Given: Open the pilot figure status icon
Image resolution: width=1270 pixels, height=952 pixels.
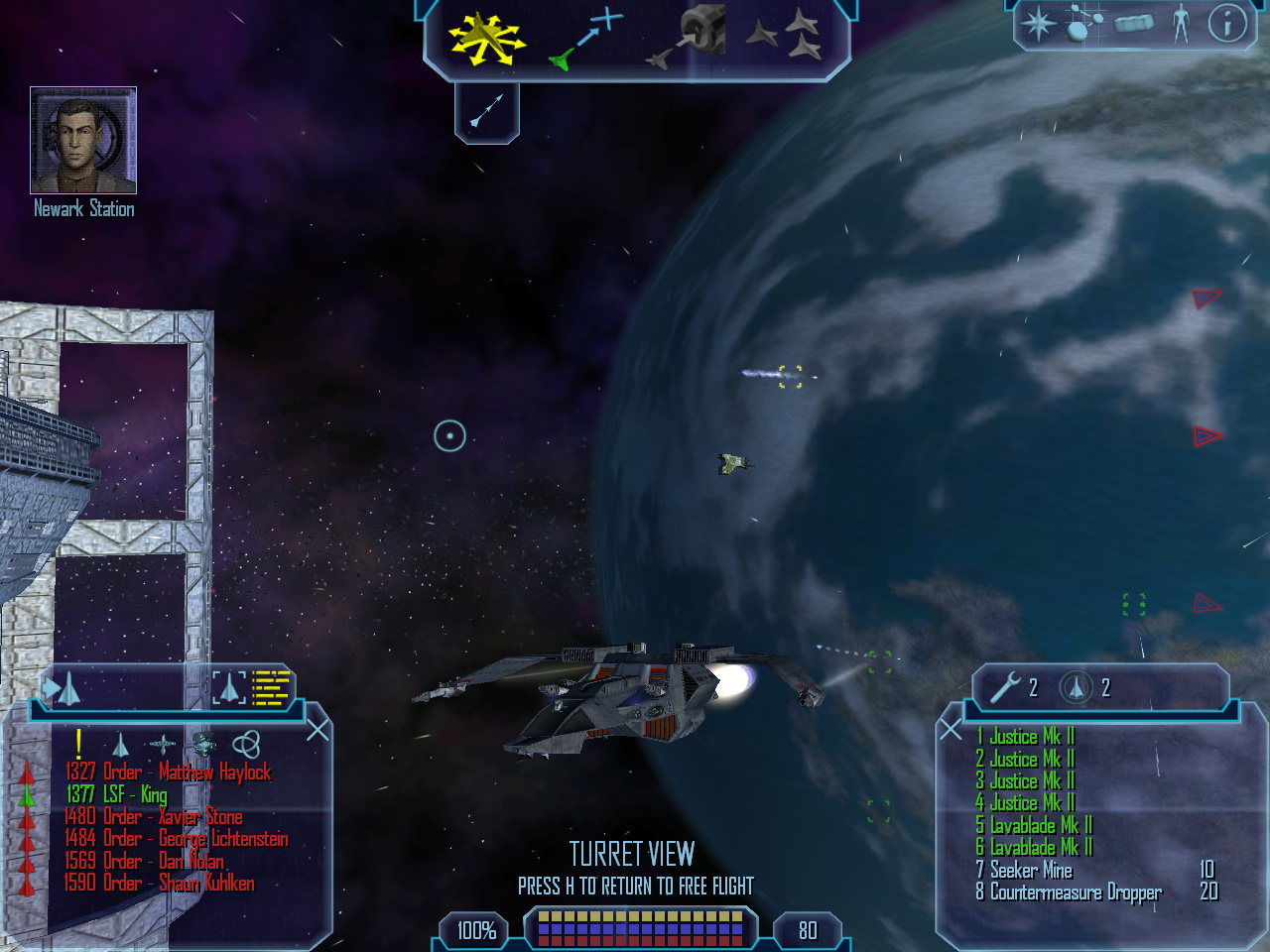Looking at the screenshot, I should 1180,24.
